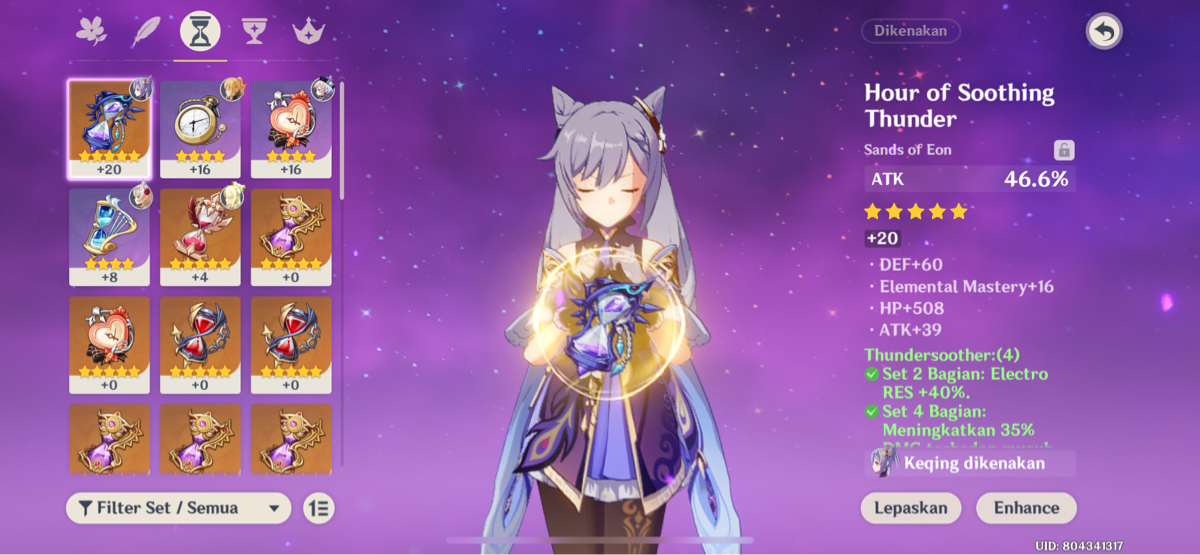Toggle the artifact lock icon
The width and height of the screenshot is (1200, 555).
coord(1064,150)
